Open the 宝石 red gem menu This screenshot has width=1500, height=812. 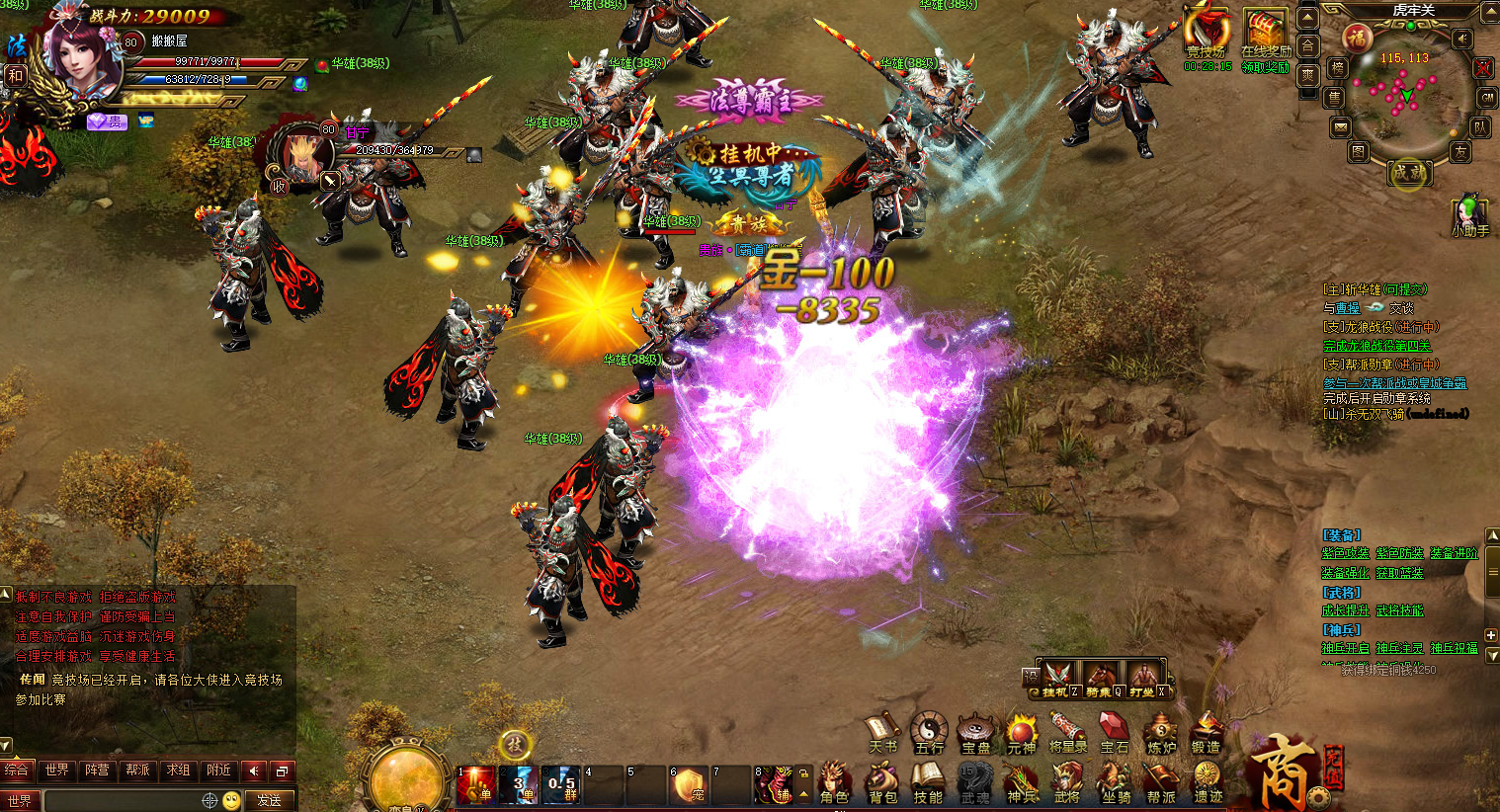[1114, 733]
